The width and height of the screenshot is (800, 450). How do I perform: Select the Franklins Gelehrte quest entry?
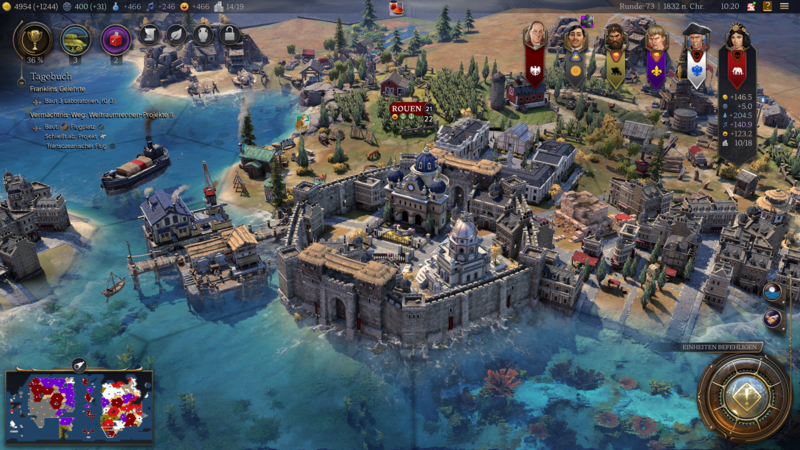click(x=57, y=89)
